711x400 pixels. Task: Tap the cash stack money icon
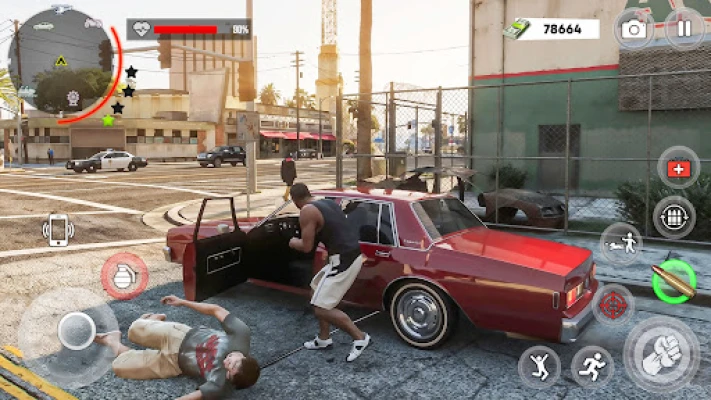pos(517,29)
